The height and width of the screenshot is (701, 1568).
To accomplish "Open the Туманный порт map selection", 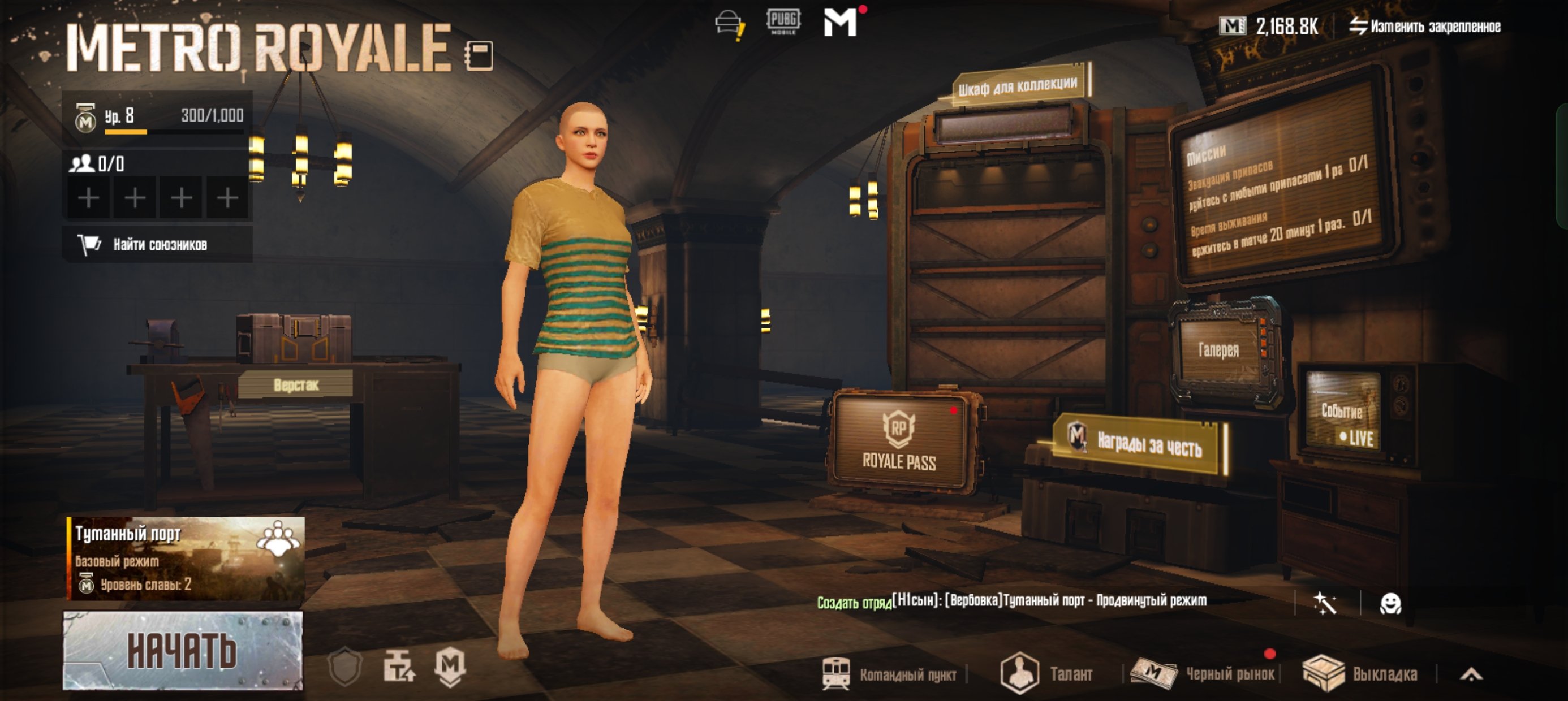I will [185, 558].
